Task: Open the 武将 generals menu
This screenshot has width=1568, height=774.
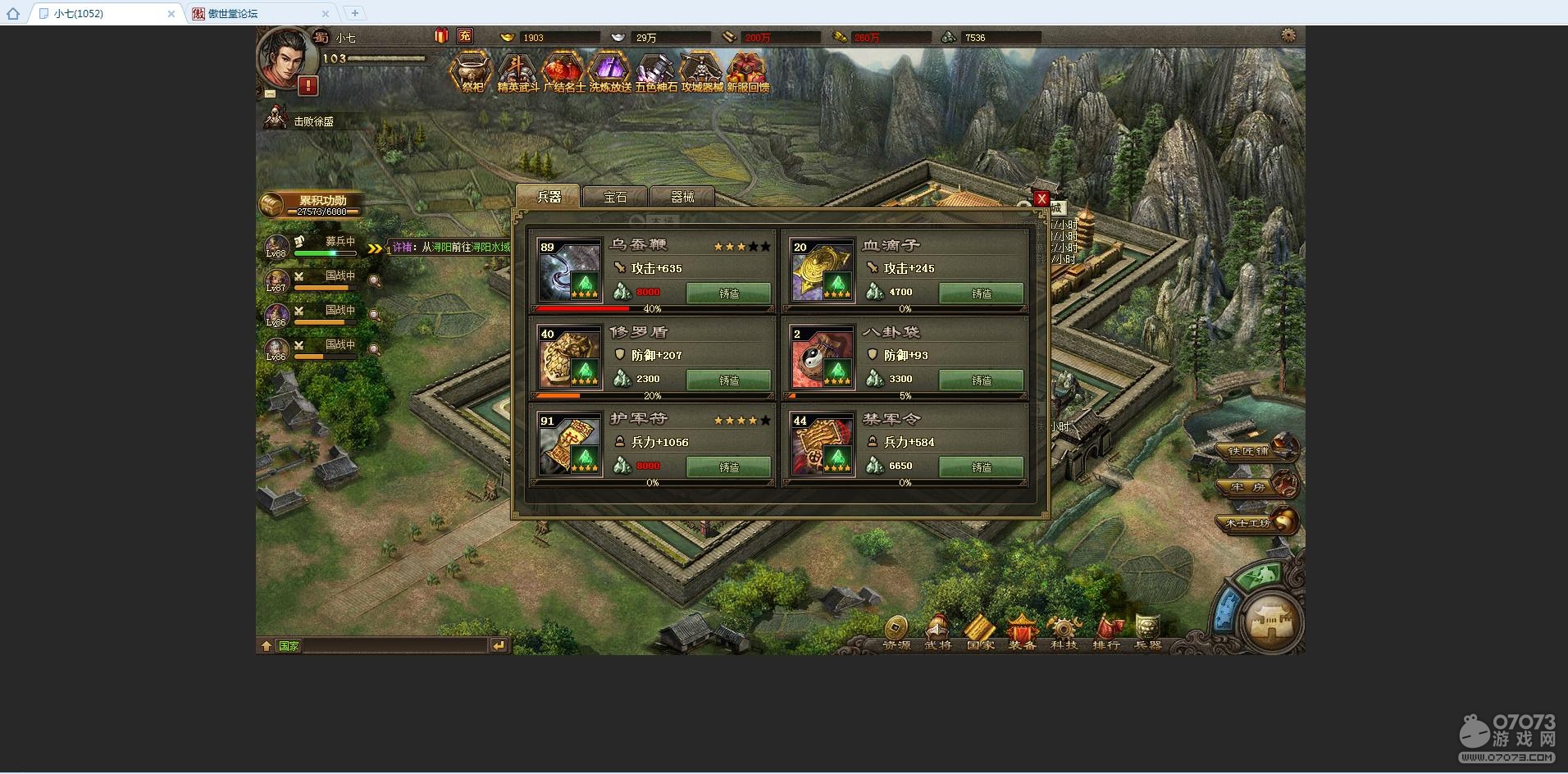Action: (938, 632)
